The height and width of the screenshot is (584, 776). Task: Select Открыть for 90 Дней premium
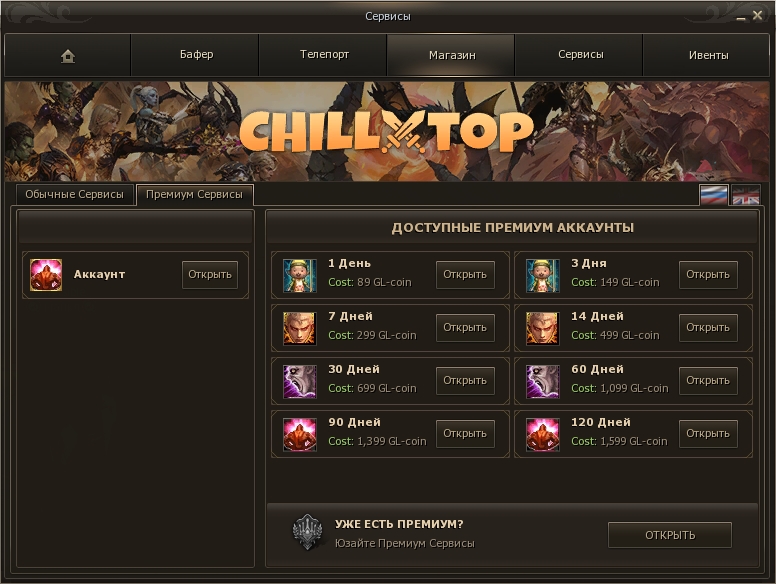[x=465, y=434]
